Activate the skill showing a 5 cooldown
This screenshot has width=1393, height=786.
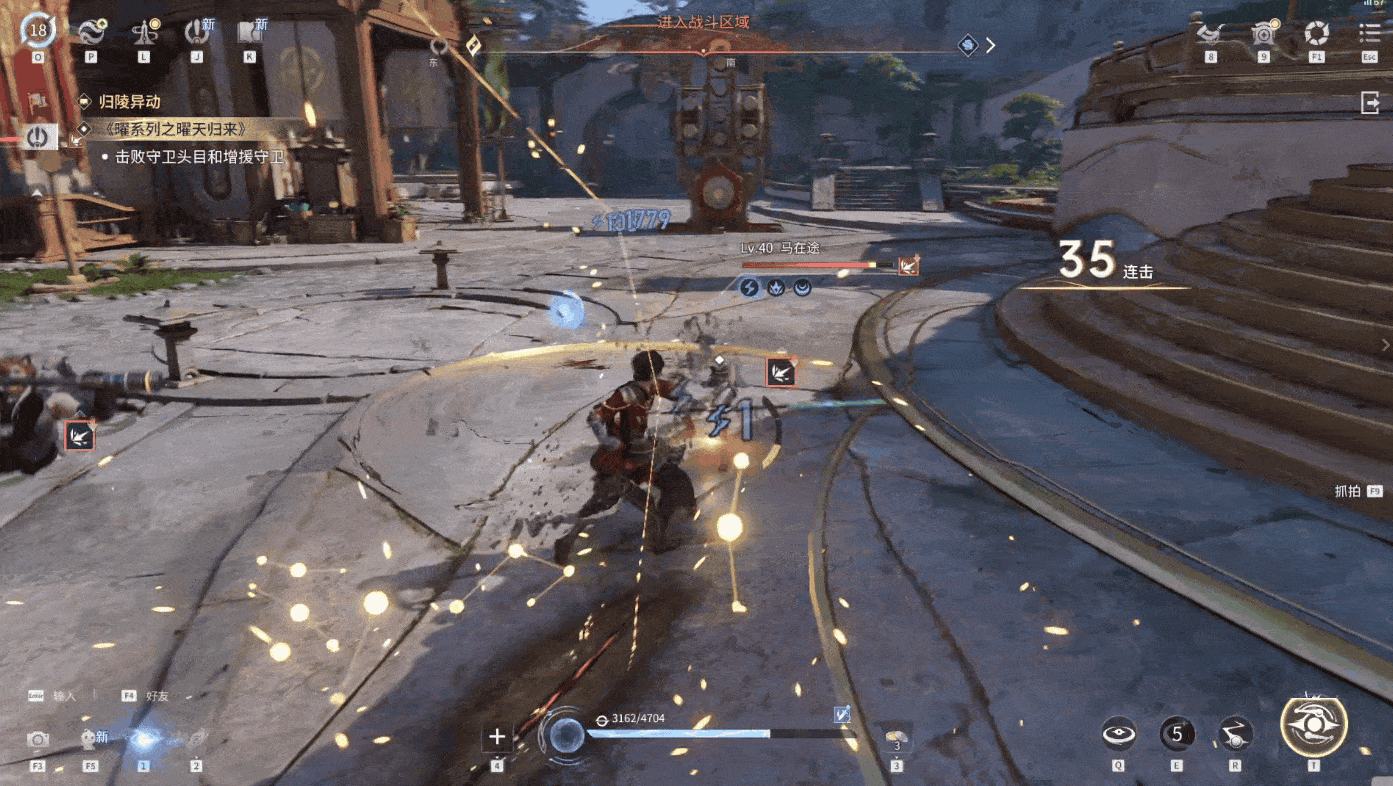click(x=1177, y=735)
